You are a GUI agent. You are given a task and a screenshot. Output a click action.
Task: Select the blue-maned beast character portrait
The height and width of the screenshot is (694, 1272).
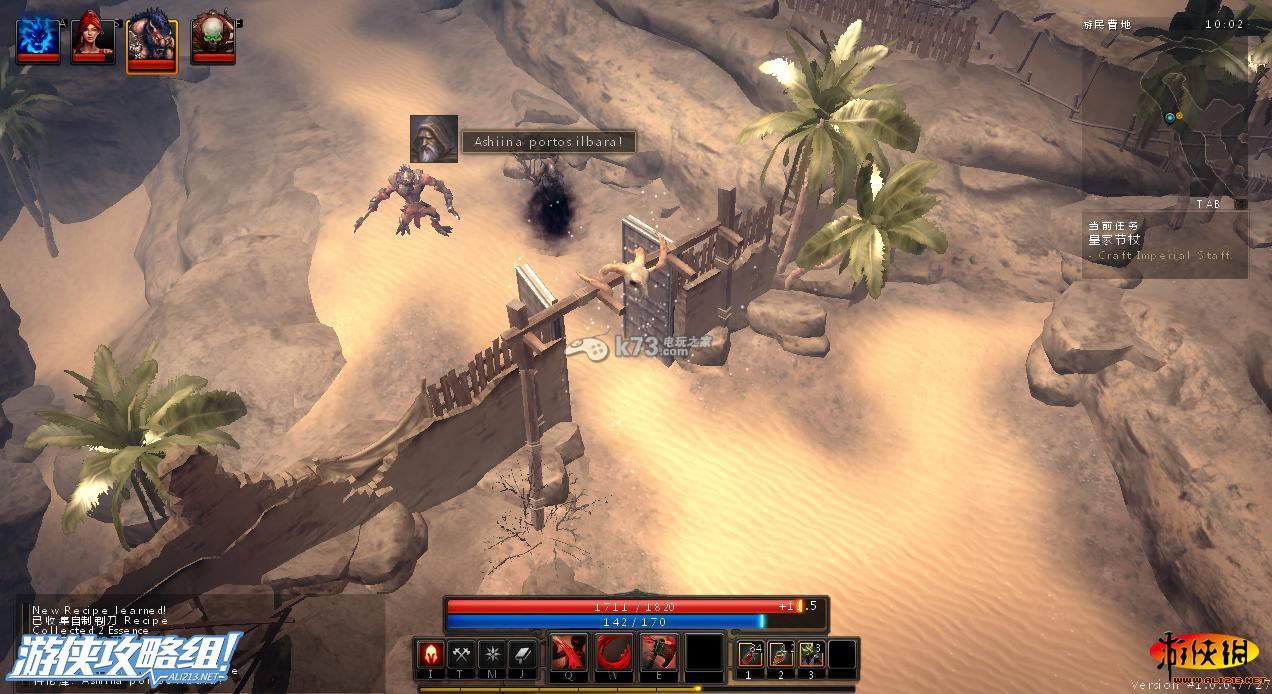pos(152,44)
